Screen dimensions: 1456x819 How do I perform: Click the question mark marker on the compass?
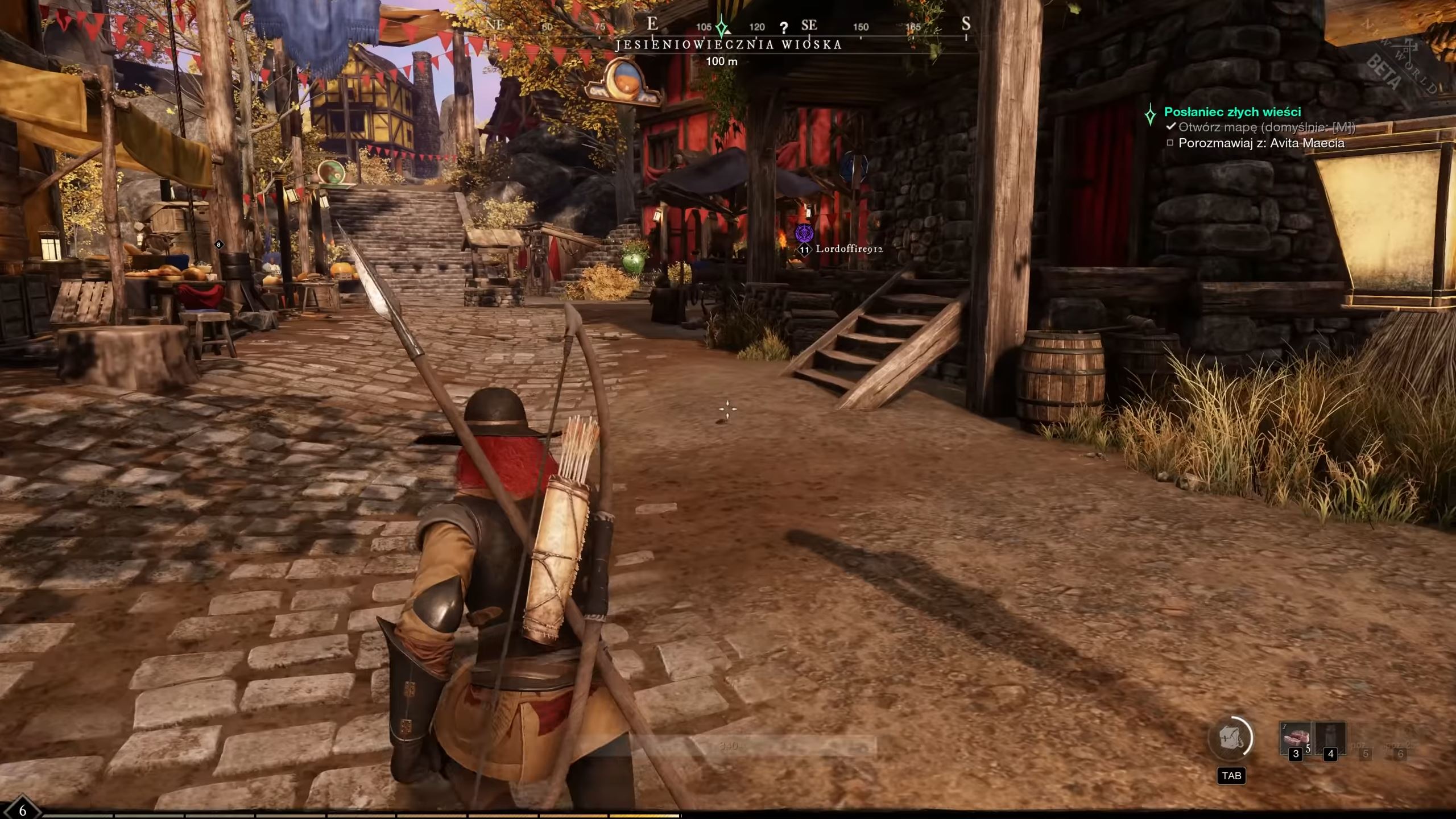pyautogui.click(x=785, y=26)
